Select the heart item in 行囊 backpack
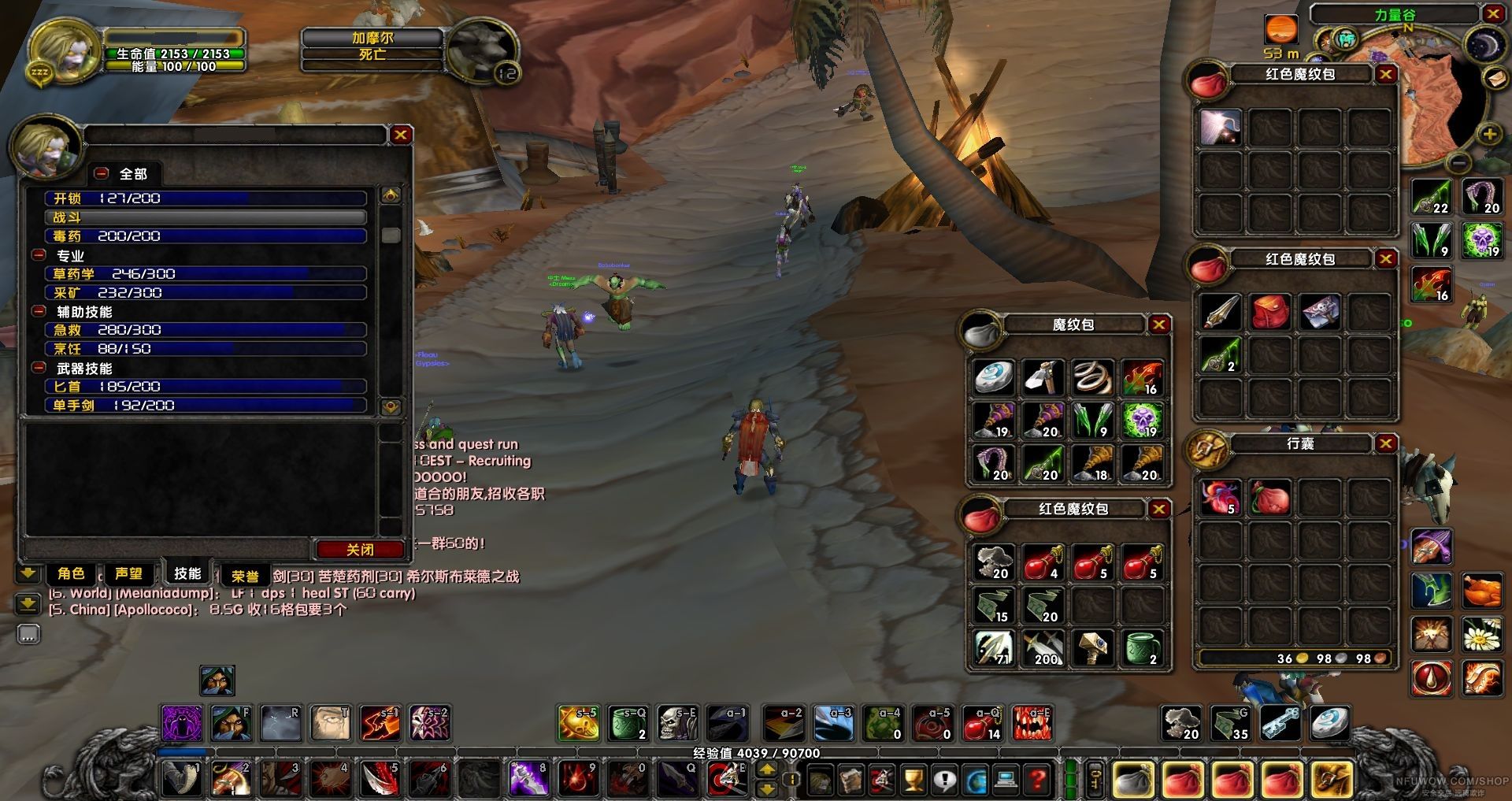 pyautogui.click(x=1221, y=497)
